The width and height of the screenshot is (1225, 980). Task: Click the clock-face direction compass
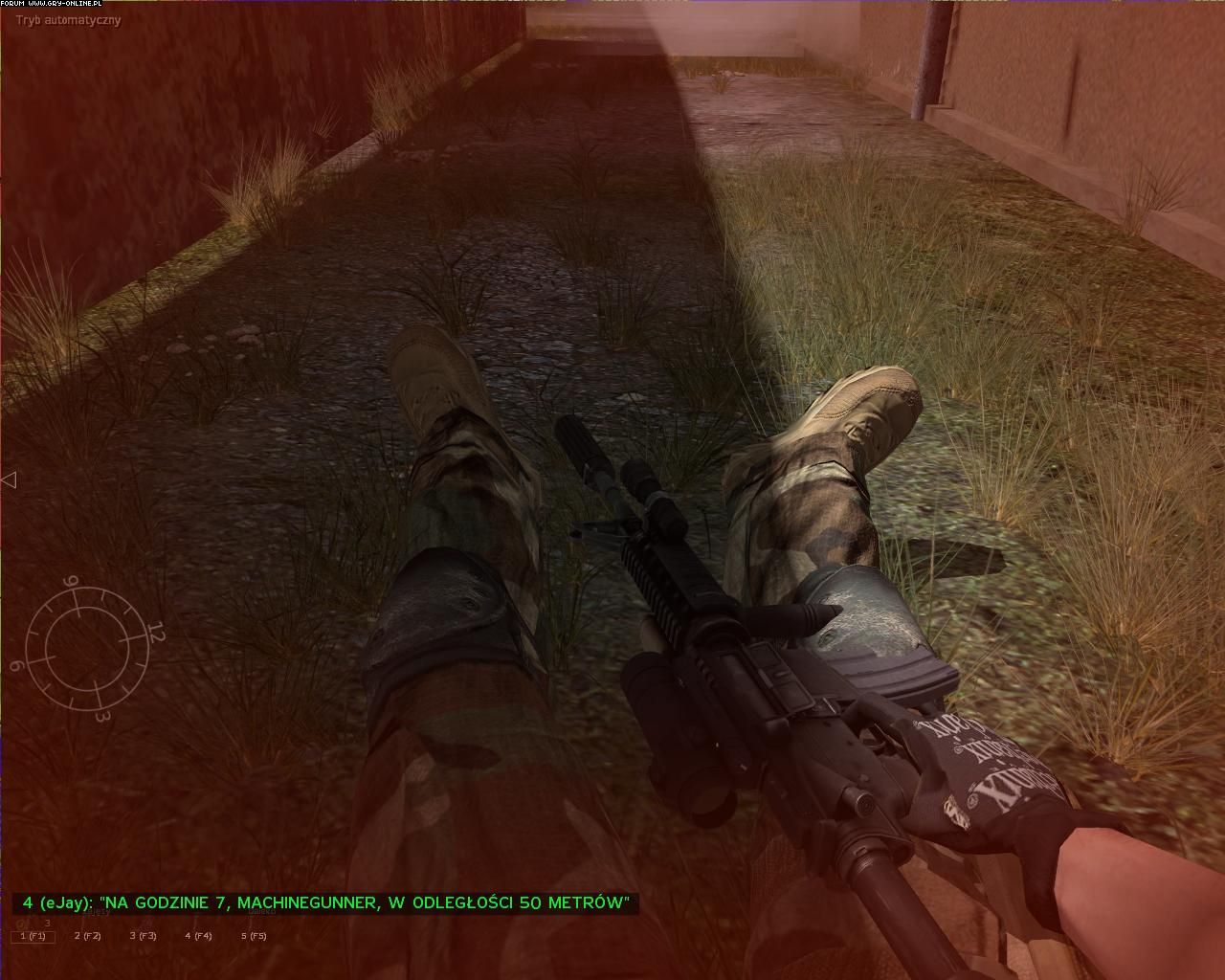click(87, 646)
